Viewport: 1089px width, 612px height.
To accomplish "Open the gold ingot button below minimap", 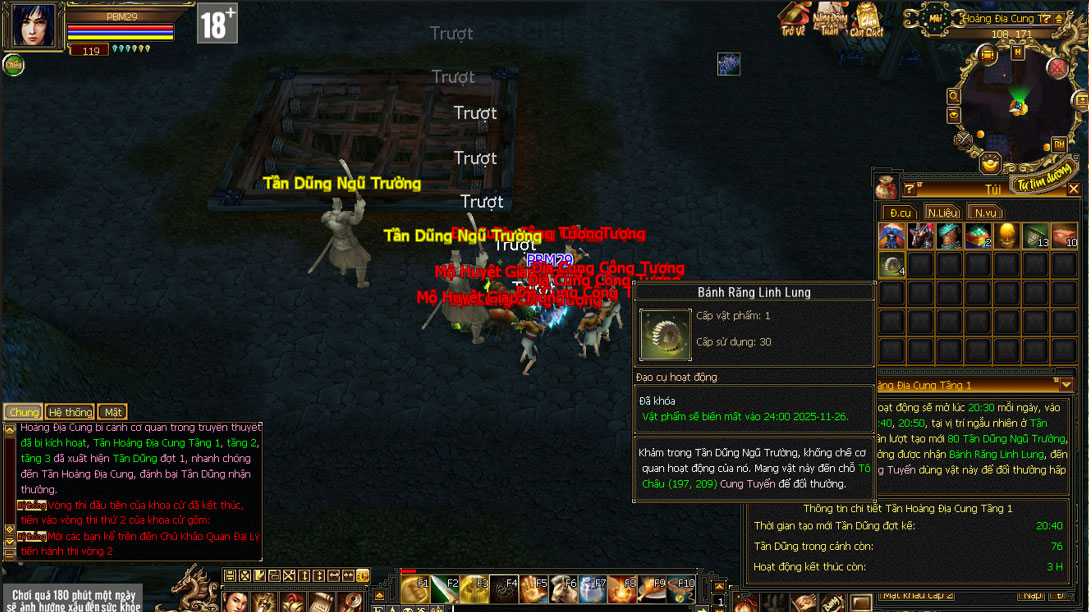I will 990,164.
